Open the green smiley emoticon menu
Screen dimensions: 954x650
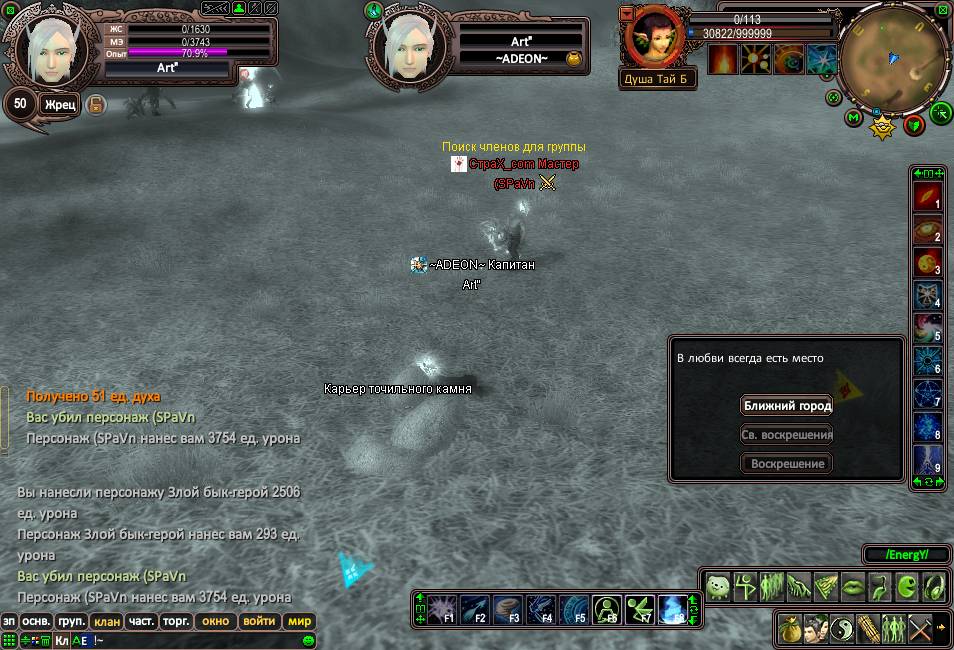point(309,640)
